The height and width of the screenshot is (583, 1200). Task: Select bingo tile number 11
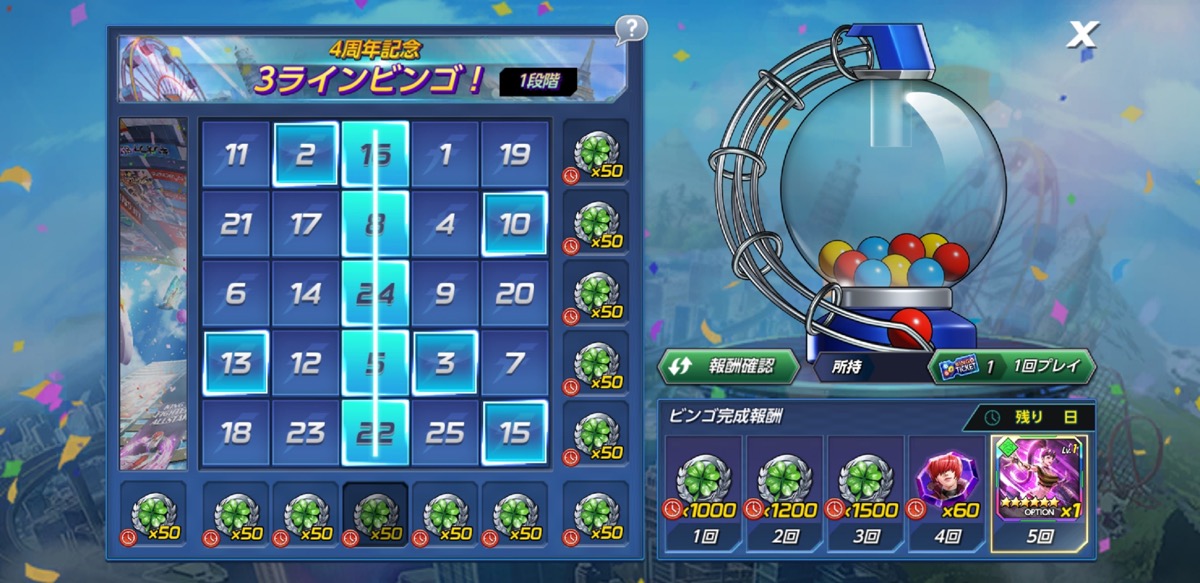[236, 155]
